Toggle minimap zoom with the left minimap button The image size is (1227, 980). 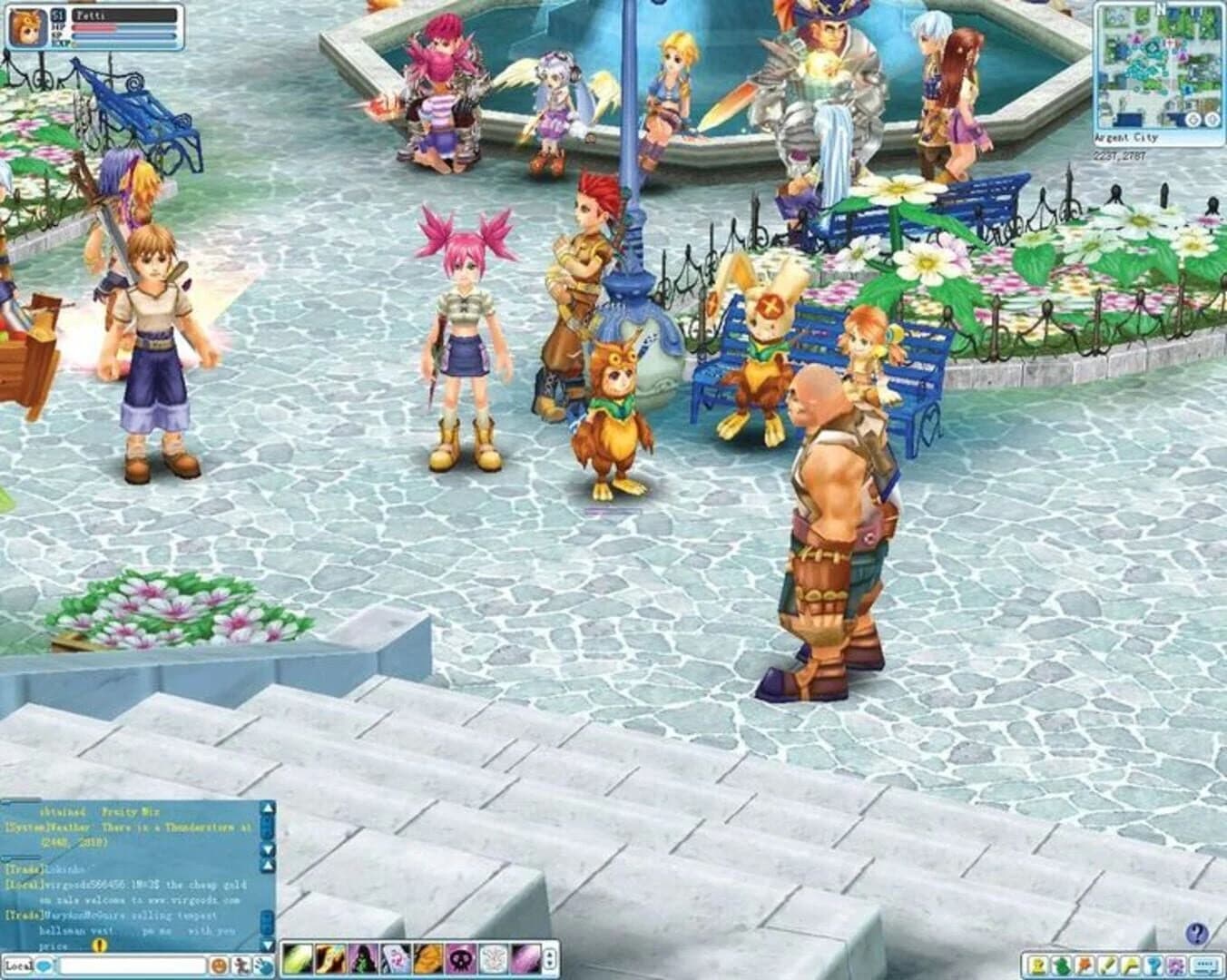[x=1192, y=119]
